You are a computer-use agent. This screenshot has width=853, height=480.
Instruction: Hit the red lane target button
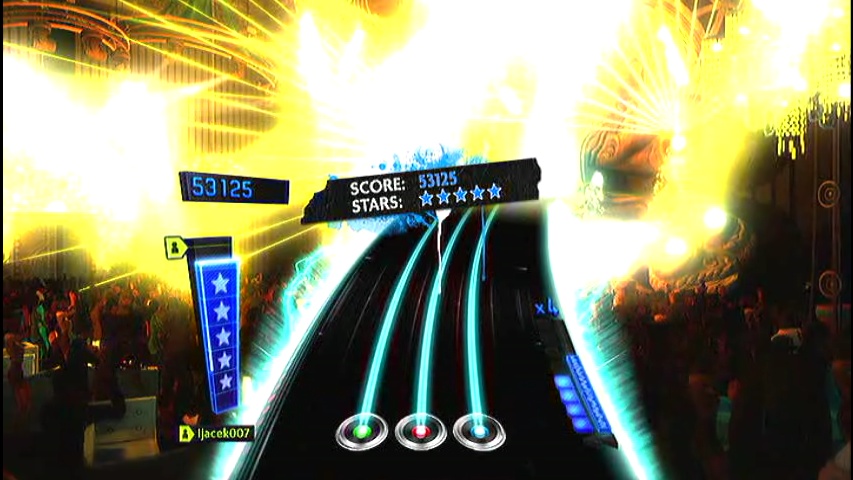pyautogui.click(x=420, y=432)
